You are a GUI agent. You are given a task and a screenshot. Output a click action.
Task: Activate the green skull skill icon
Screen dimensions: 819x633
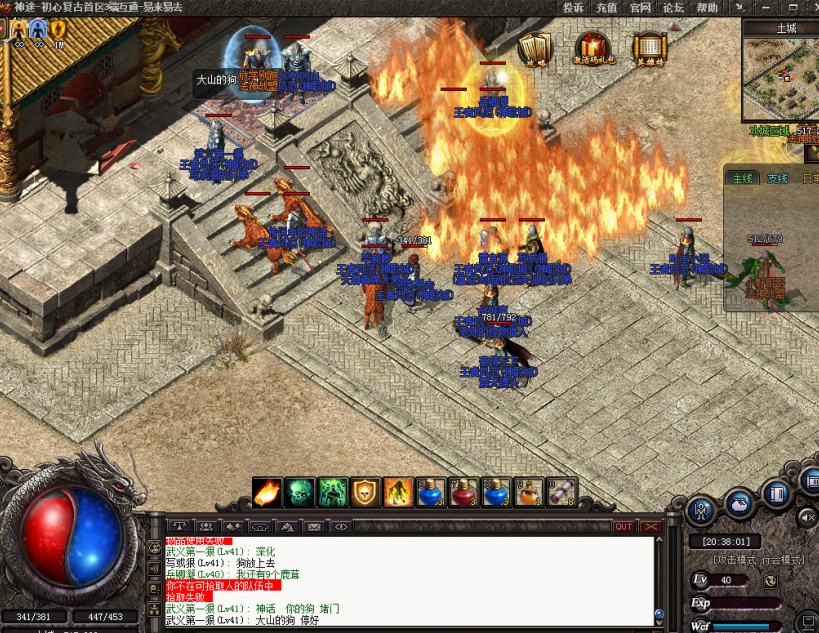(300, 492)
